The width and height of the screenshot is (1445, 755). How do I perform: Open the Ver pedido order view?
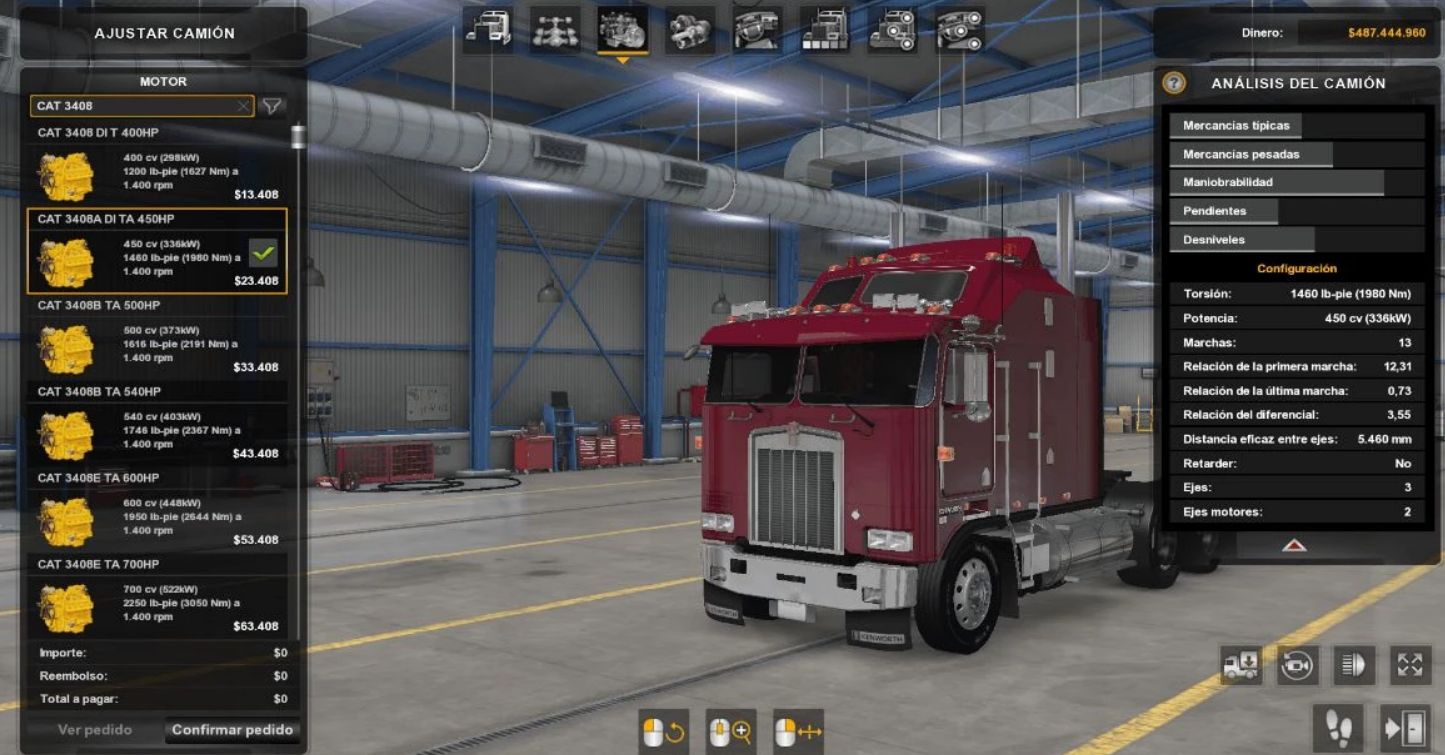tap(95, 730)
